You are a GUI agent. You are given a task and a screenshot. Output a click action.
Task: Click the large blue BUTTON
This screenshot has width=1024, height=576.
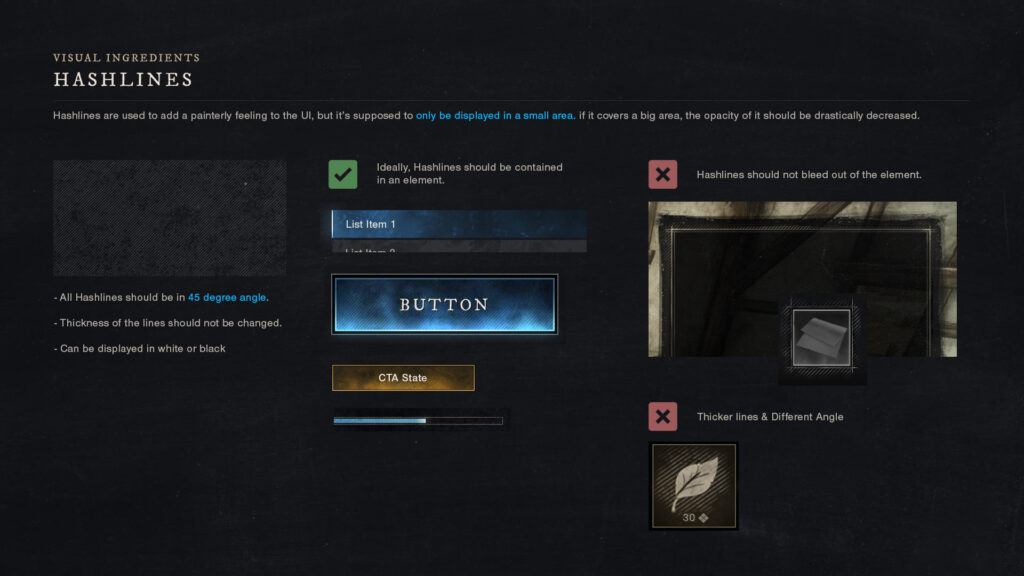coord(445,304)
